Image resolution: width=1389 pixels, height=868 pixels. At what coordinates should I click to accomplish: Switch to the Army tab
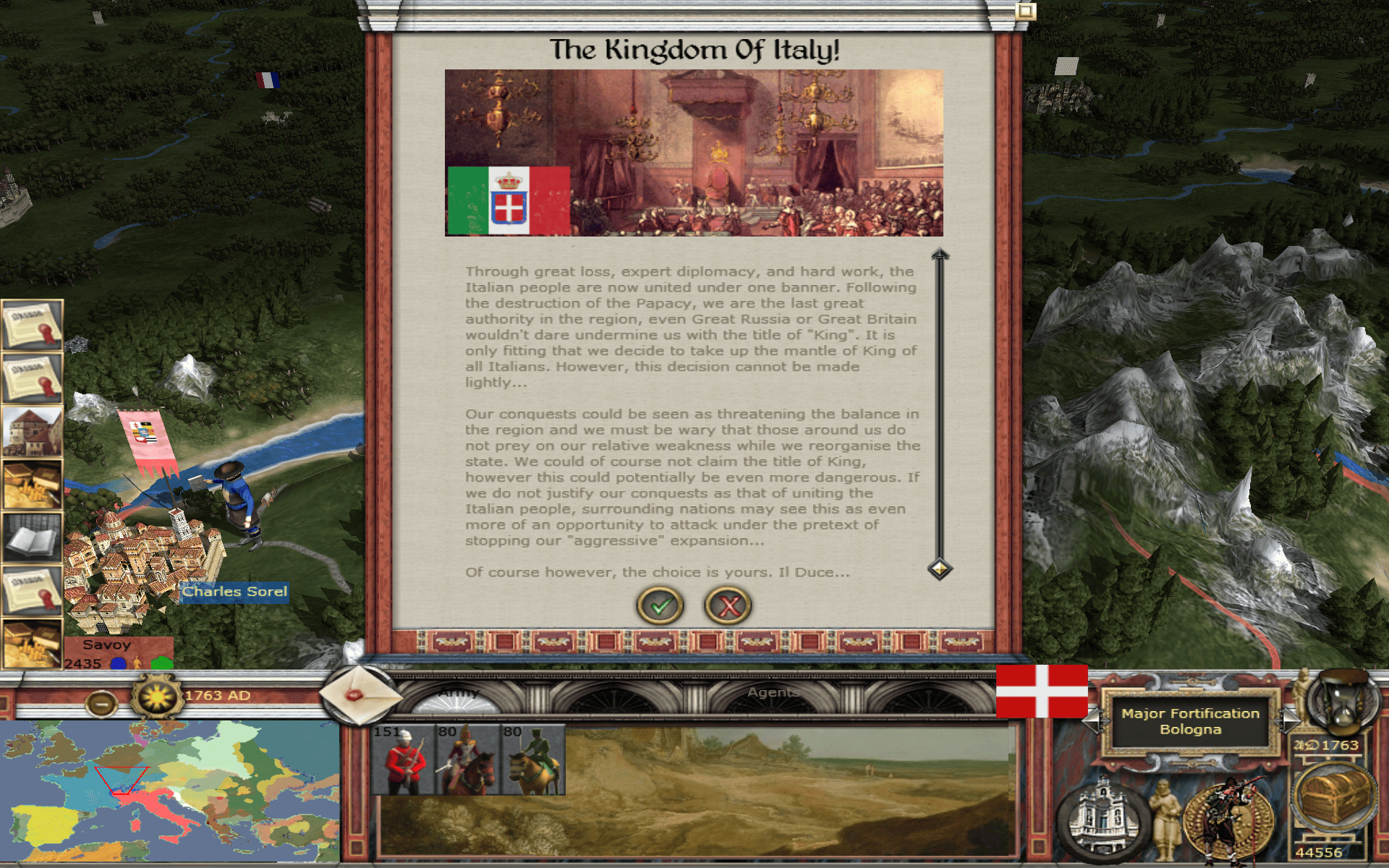pyautogui.click(x=459, y=693)
